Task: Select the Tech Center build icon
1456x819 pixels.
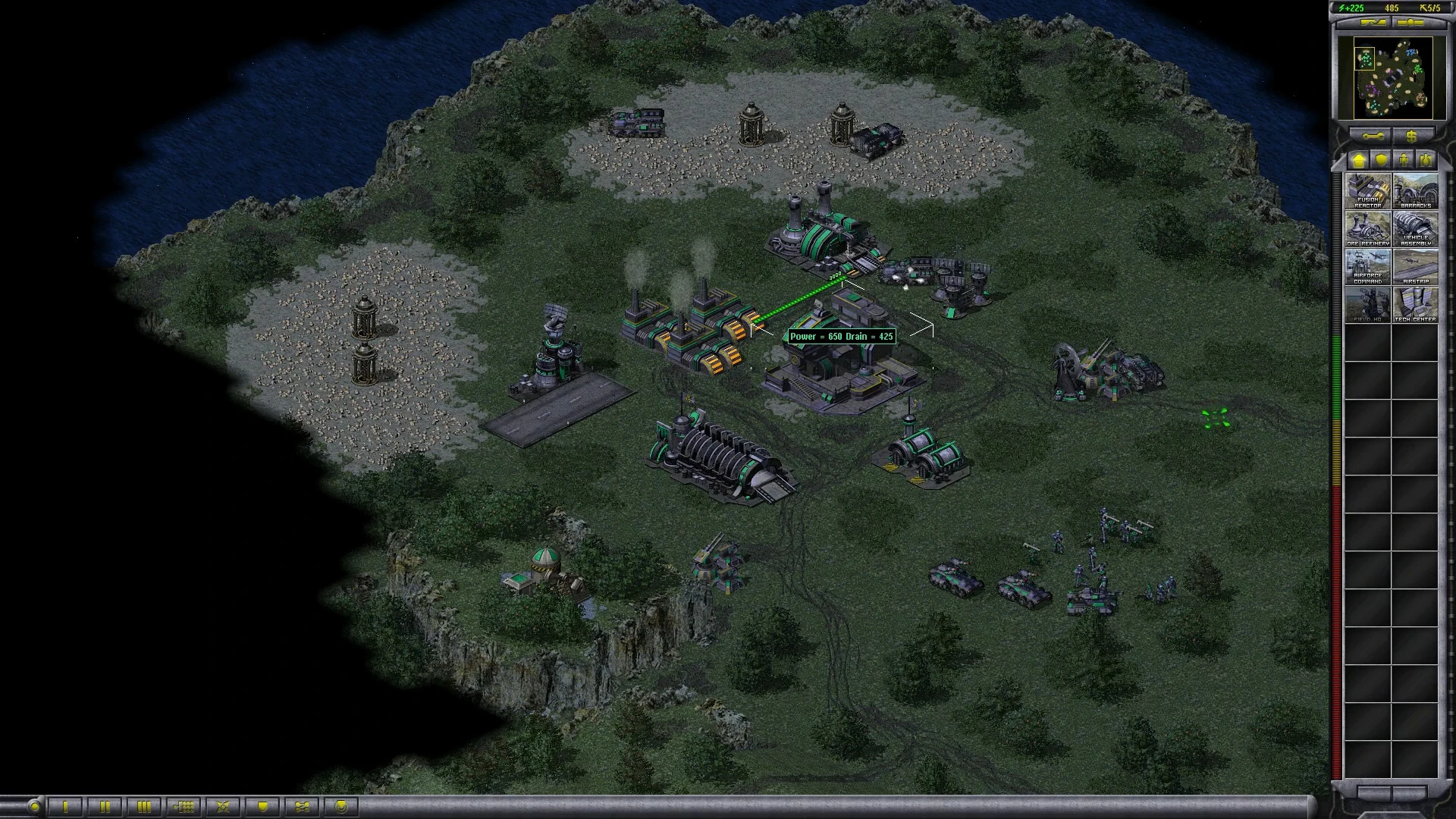Action: [1415, 304]
